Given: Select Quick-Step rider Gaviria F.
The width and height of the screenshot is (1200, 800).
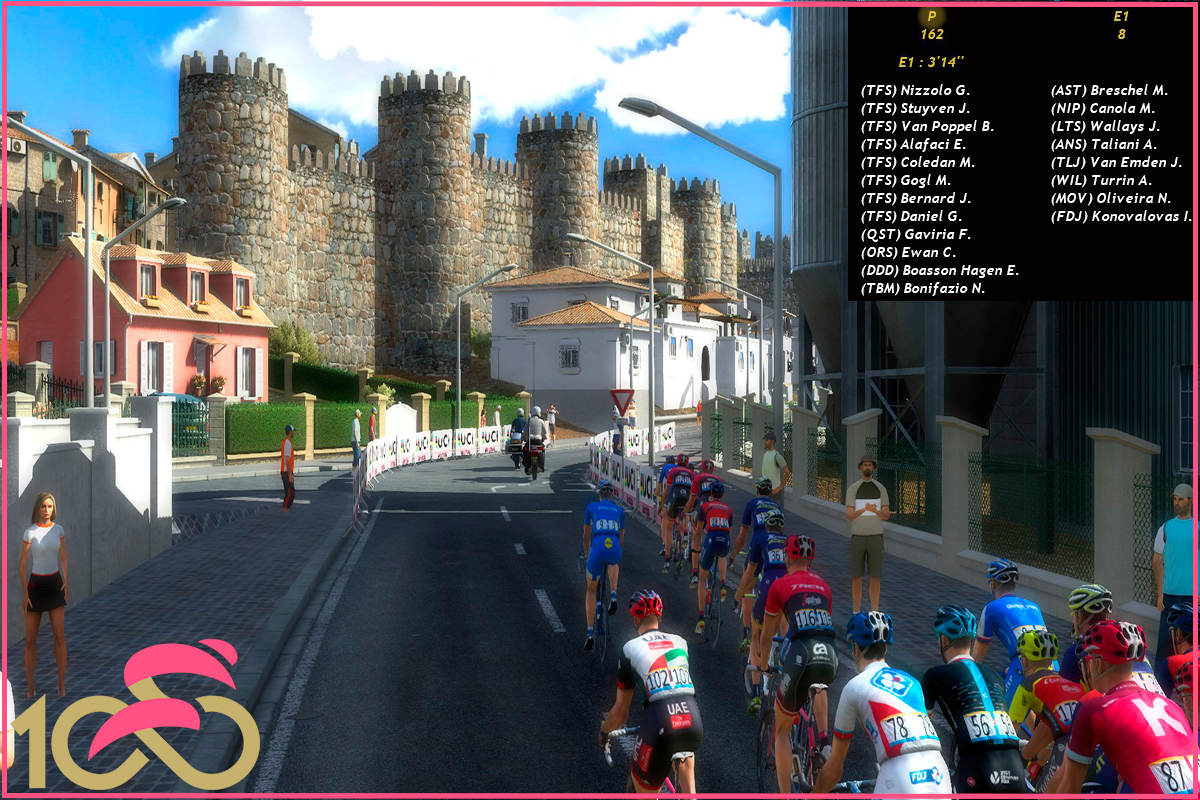Looking at the screenshot, I should [915, 234].
